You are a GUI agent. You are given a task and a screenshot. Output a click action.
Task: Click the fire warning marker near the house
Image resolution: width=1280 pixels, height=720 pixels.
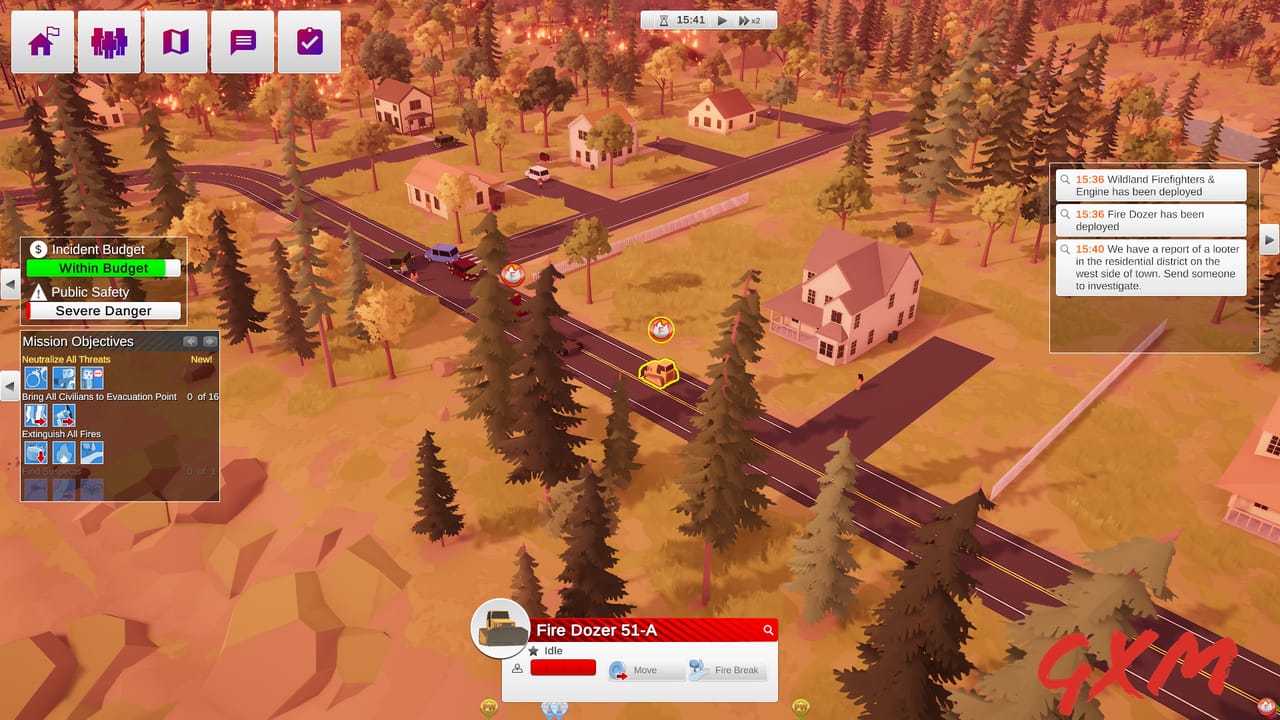[661, 330]
